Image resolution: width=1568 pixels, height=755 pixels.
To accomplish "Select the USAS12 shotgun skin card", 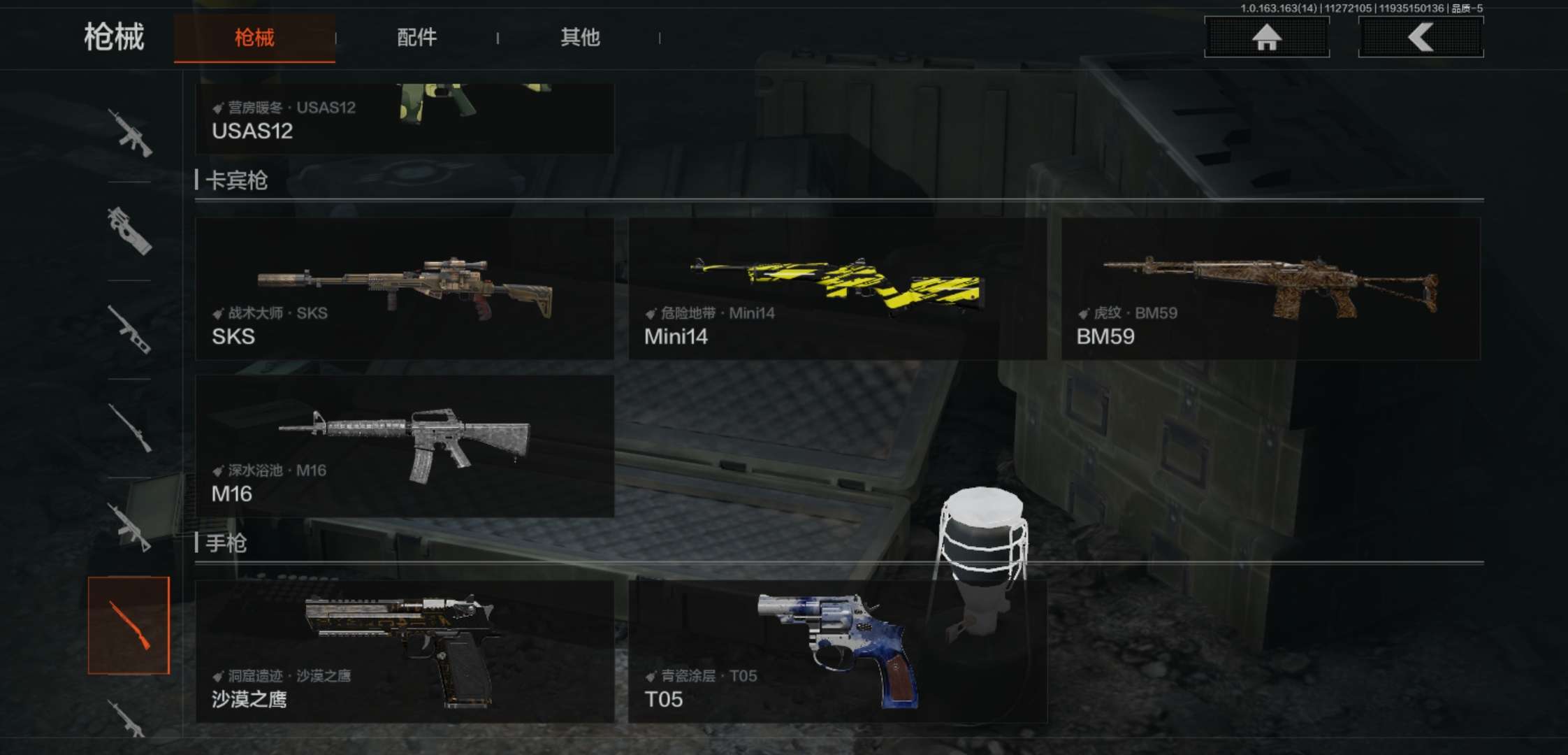I will 405,119.
